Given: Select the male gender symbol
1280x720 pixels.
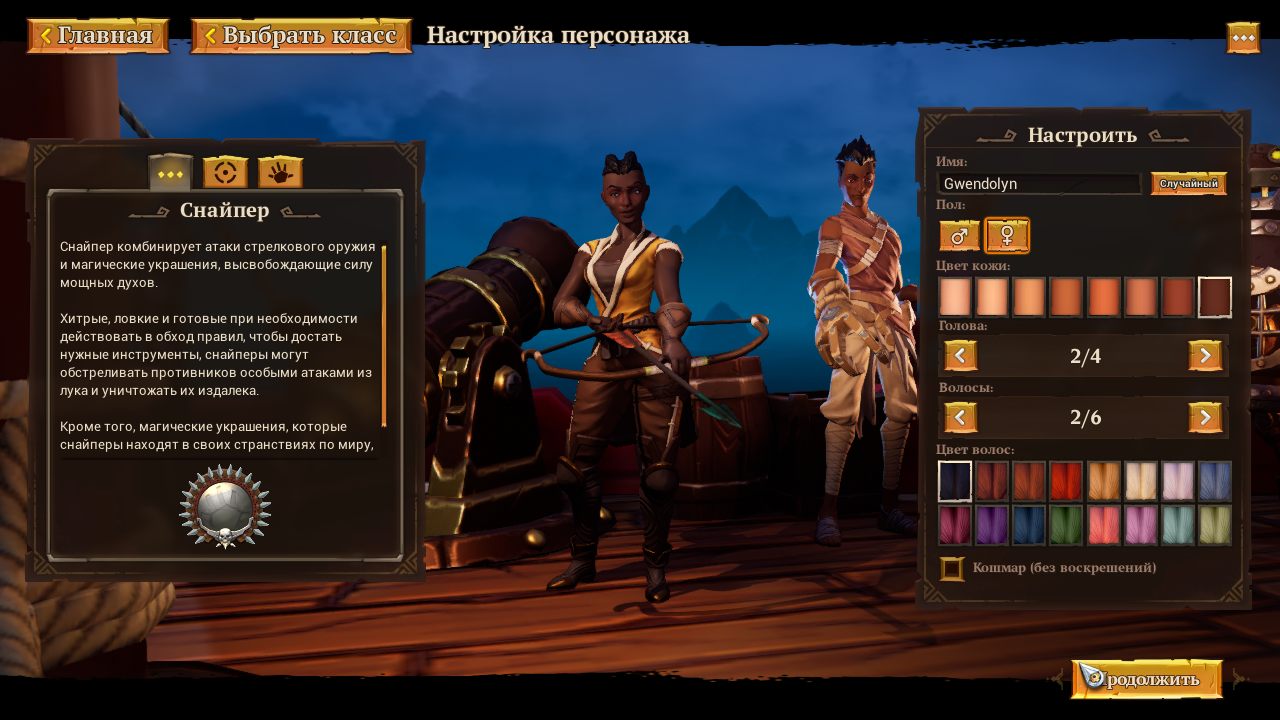Looking at the screenshot, I should click(957, 237).
